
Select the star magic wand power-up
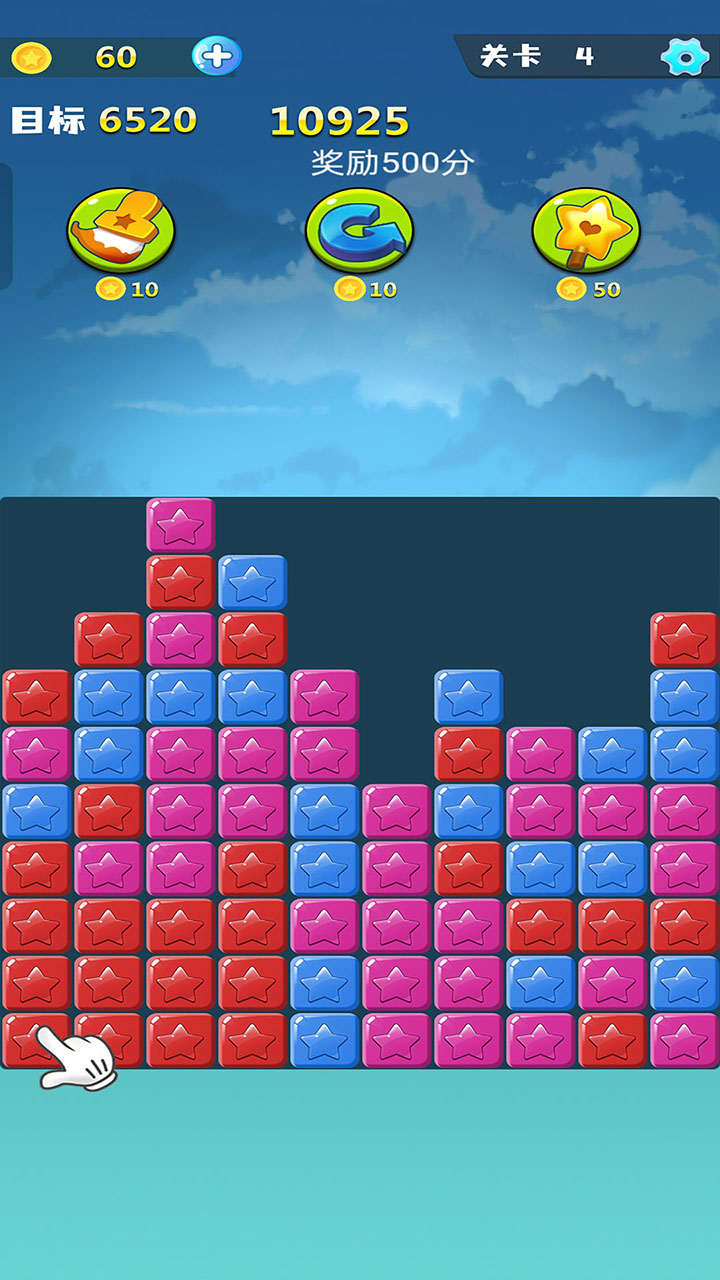(x=586, y=230)
